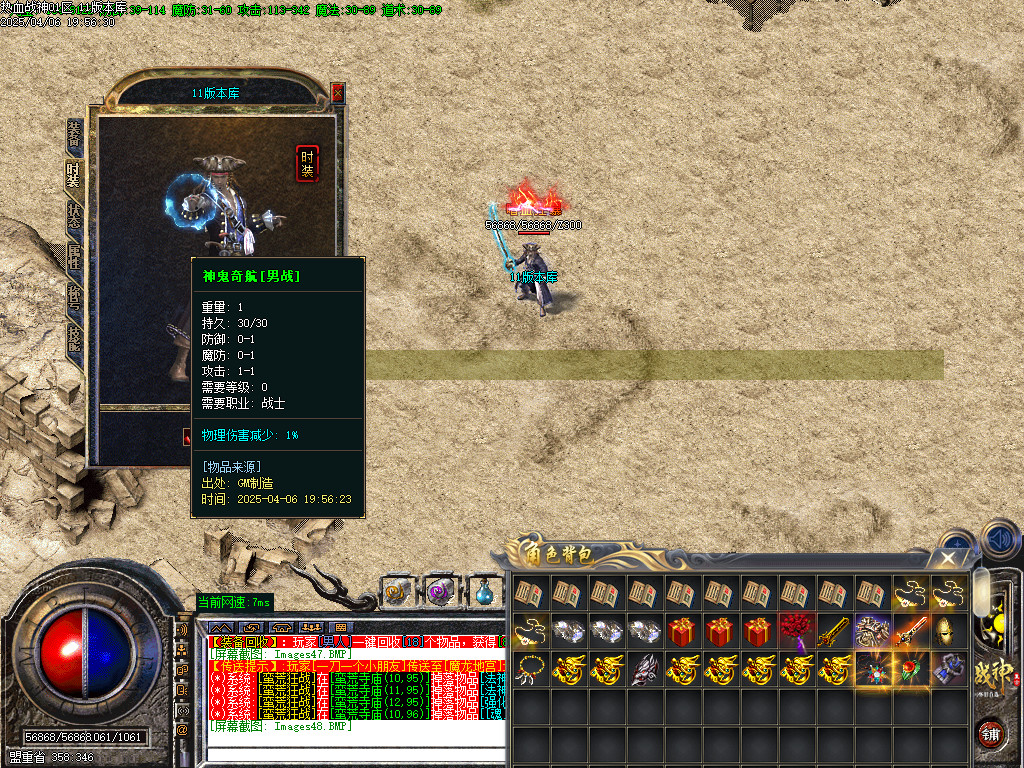Close the character panel with the red X
The height and width of the screenshot is (768, 1024).
point(337,93)
